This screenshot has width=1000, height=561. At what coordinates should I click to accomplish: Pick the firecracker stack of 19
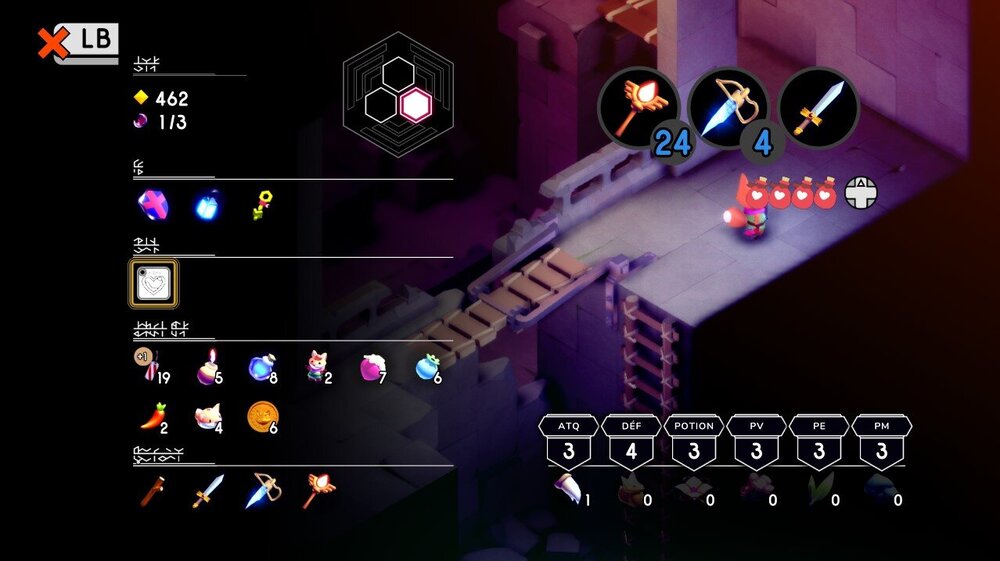point(152,370)
